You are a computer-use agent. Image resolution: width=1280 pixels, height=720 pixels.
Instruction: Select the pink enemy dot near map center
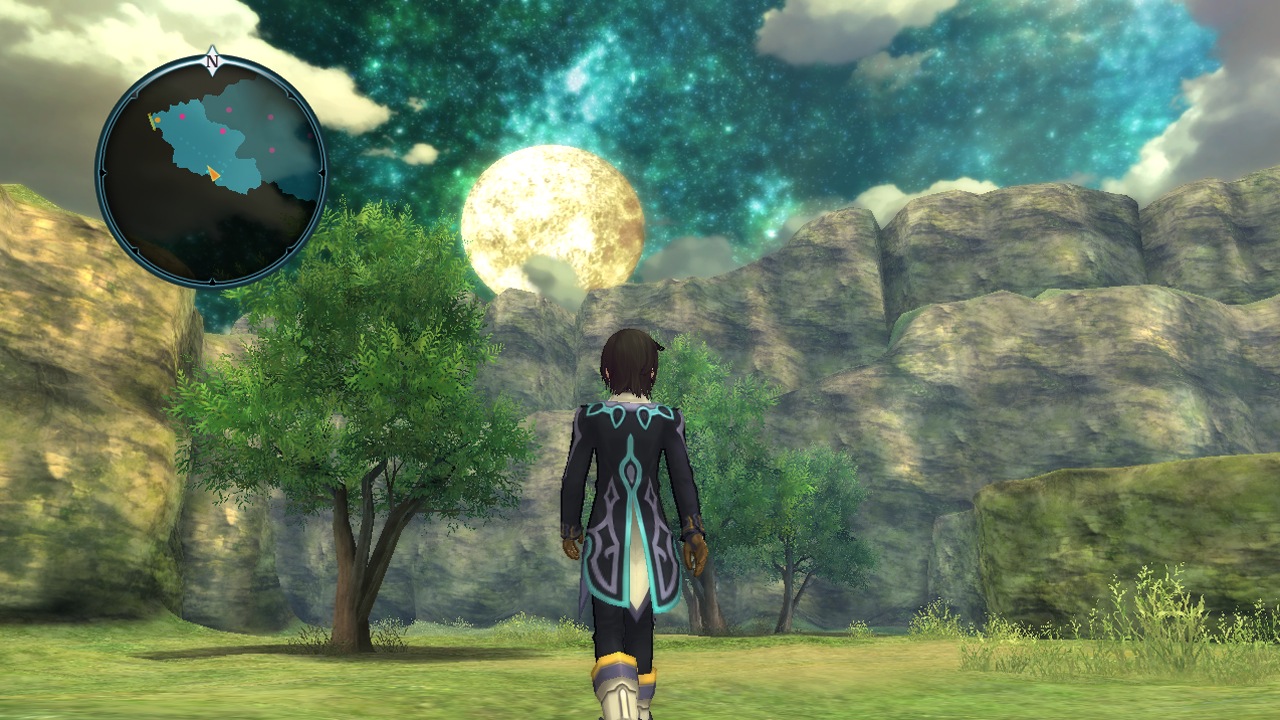(x=223, y=129)
